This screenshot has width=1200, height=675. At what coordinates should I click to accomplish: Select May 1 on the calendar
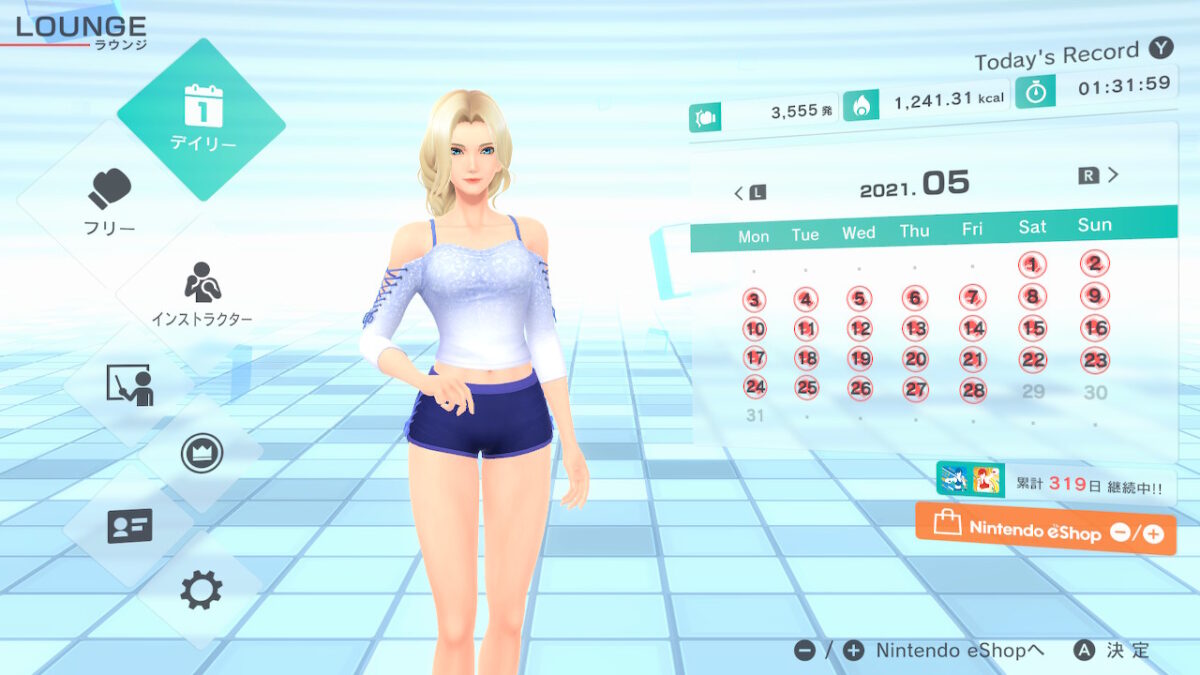(1033, 264)
